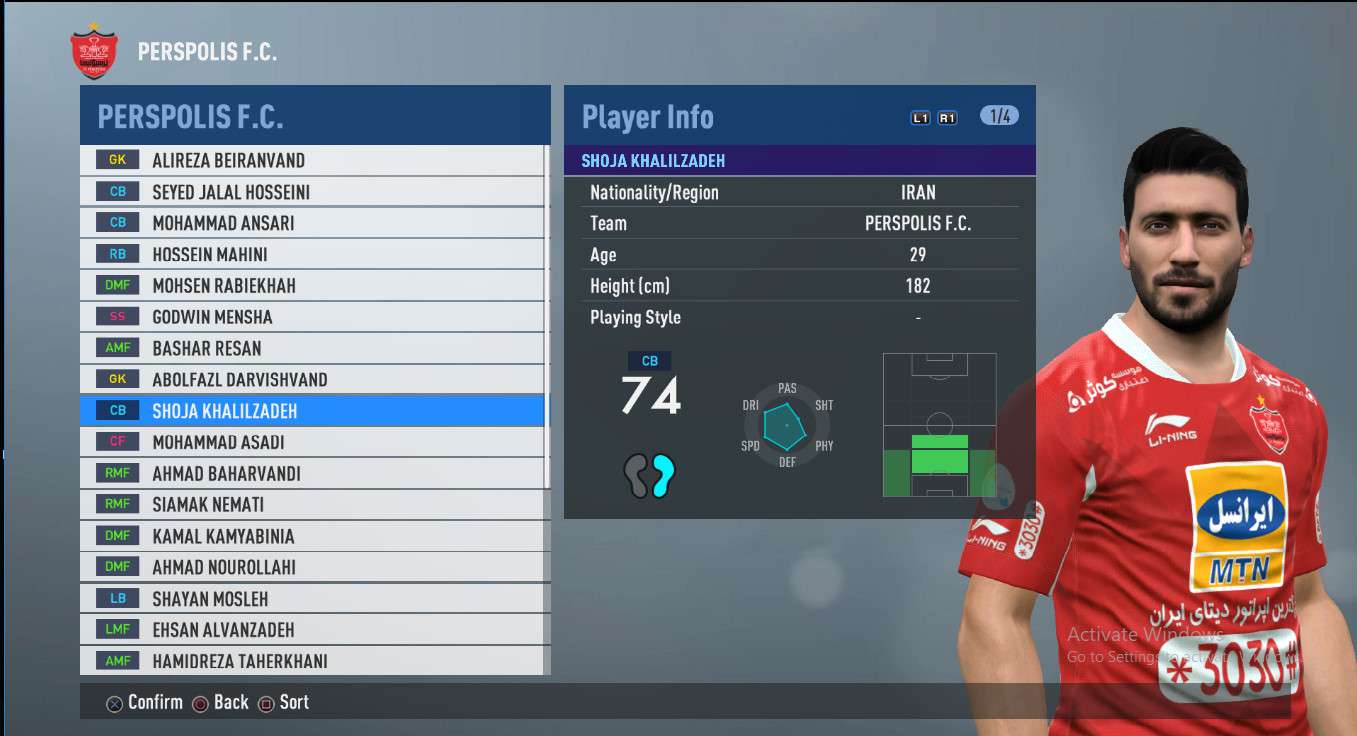Screen dimensions: 1357x736
Task: Click the highlighted Shoja Khalilzadeh entry
Action: click(313, 411)
